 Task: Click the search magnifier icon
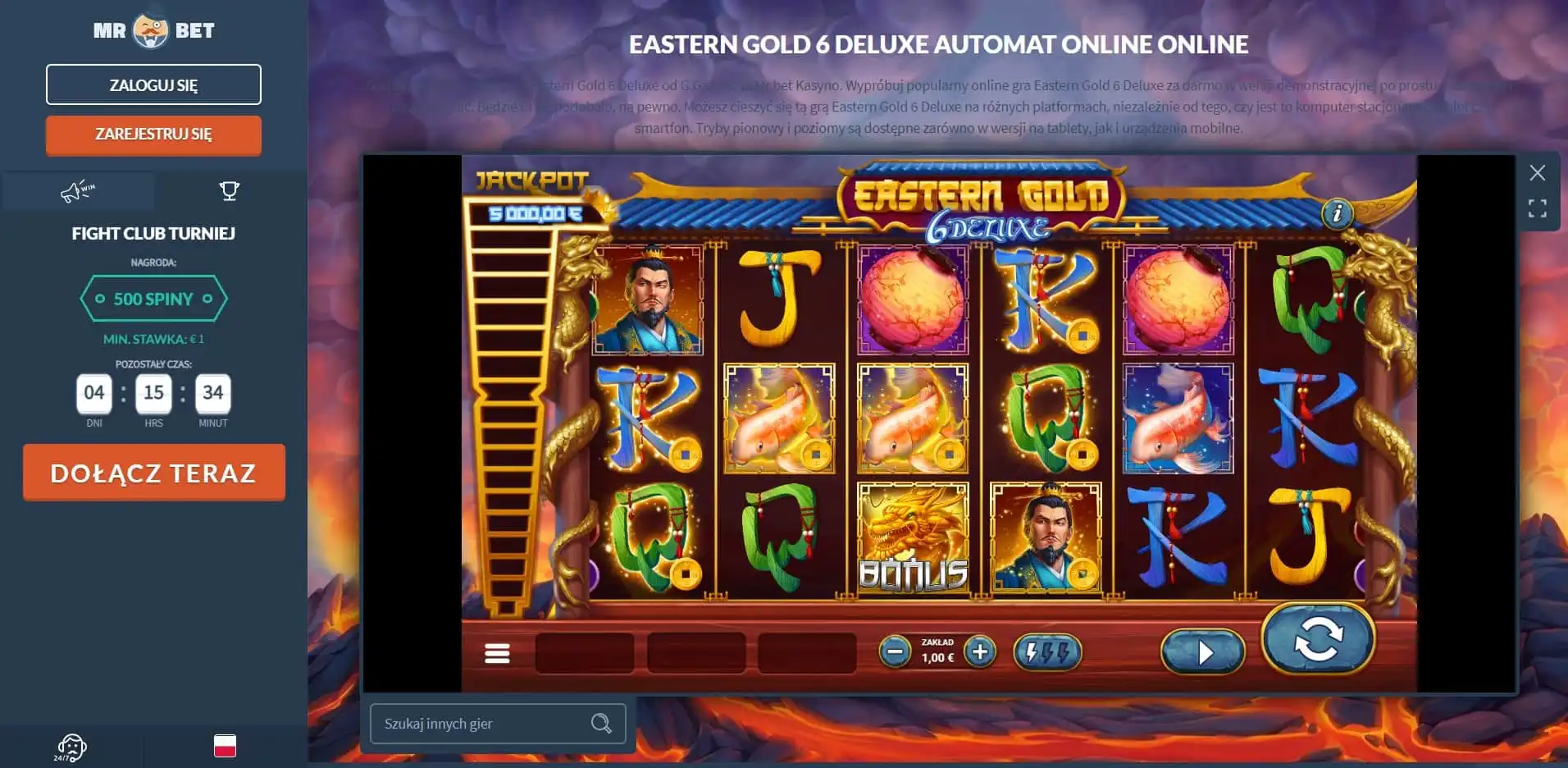click(x=602, y=723)
